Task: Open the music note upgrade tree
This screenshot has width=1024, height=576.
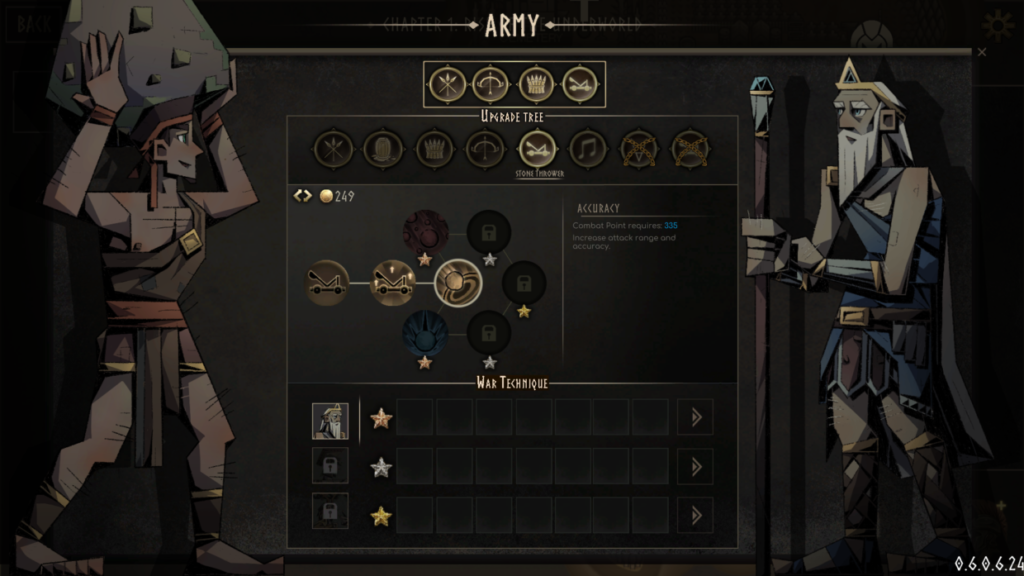Action: coord(588,150)
